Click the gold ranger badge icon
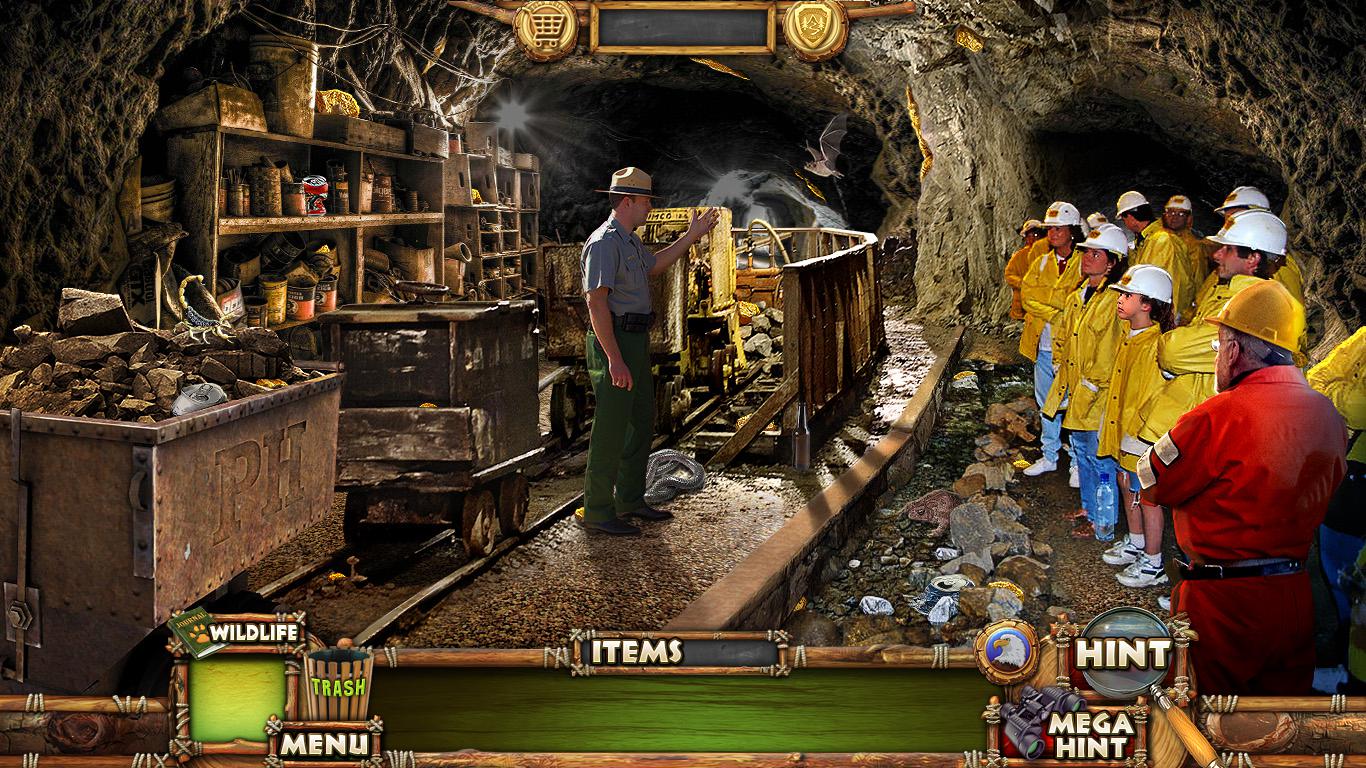 pyautogui.click(x=815, y=26)
